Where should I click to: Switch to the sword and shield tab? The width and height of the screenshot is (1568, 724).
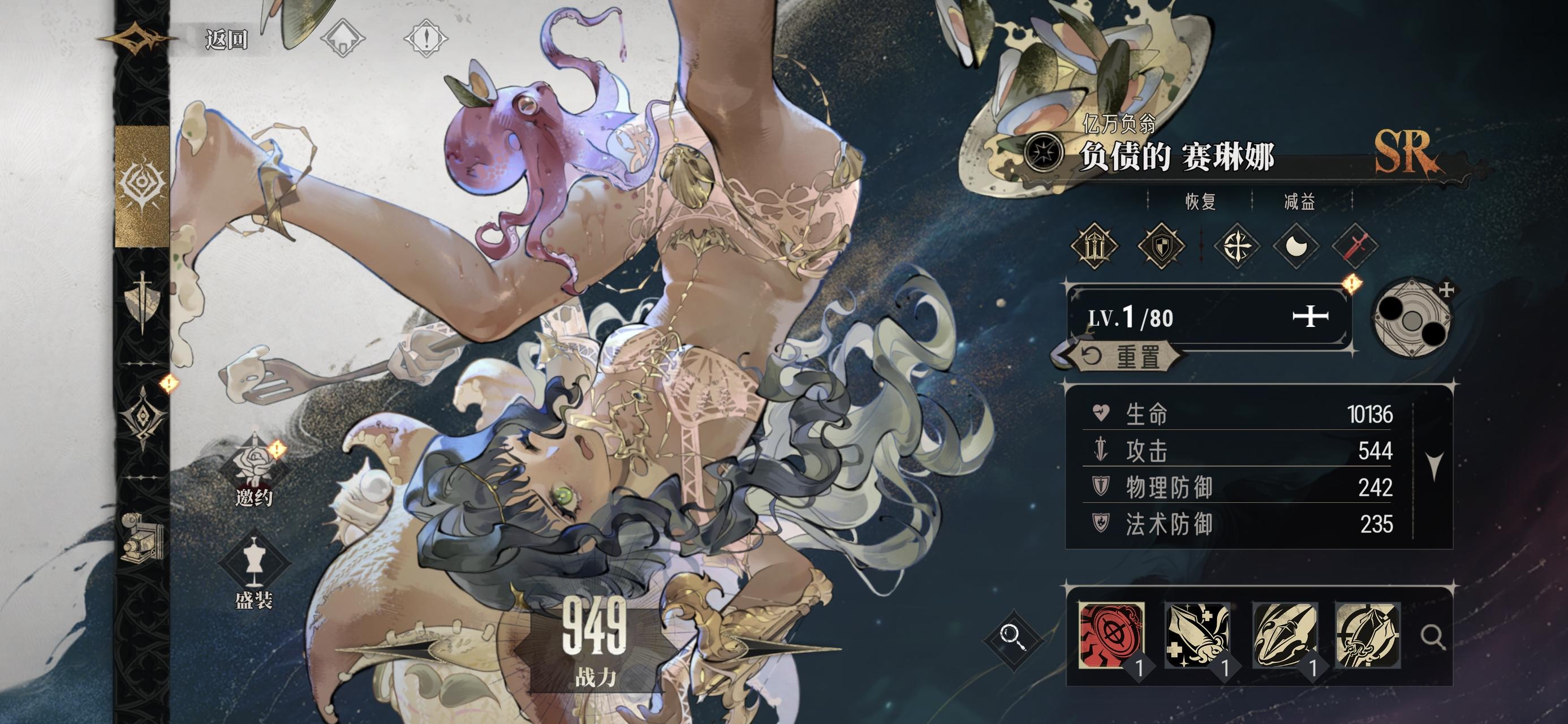click(x=142, y=301)
